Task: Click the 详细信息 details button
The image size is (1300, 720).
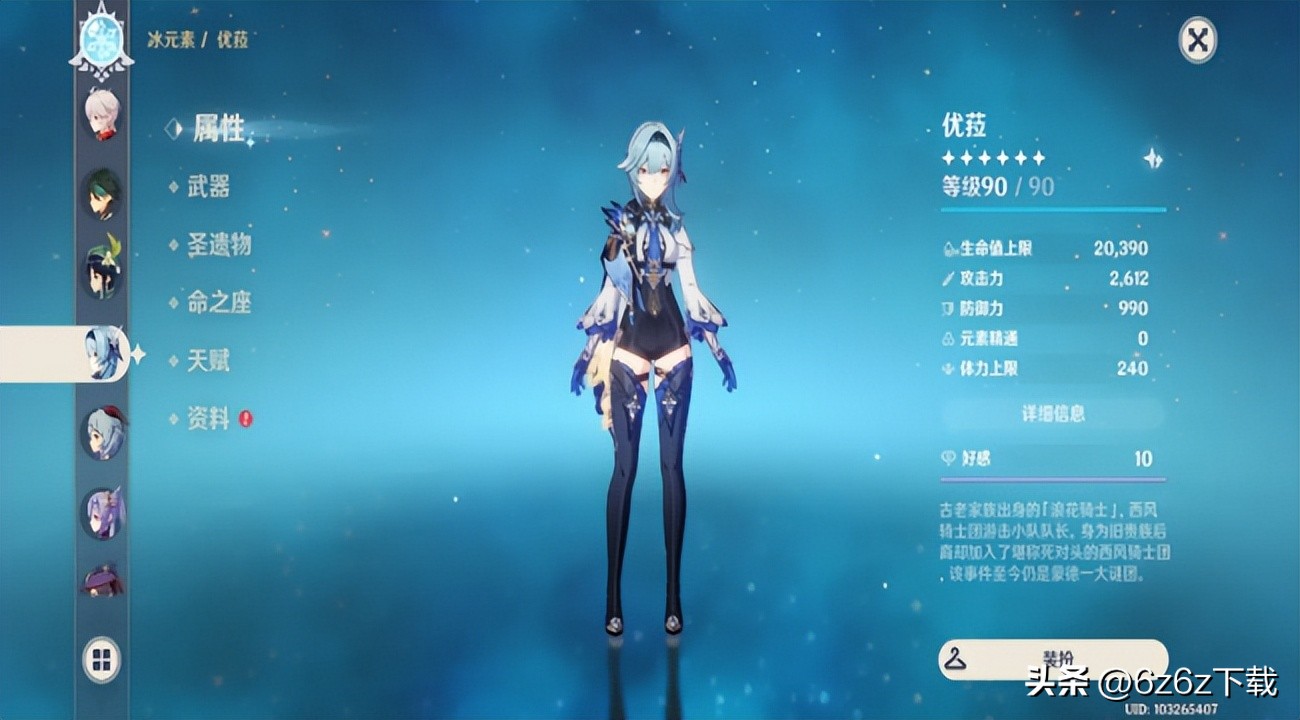Action: click(1053, 413)
